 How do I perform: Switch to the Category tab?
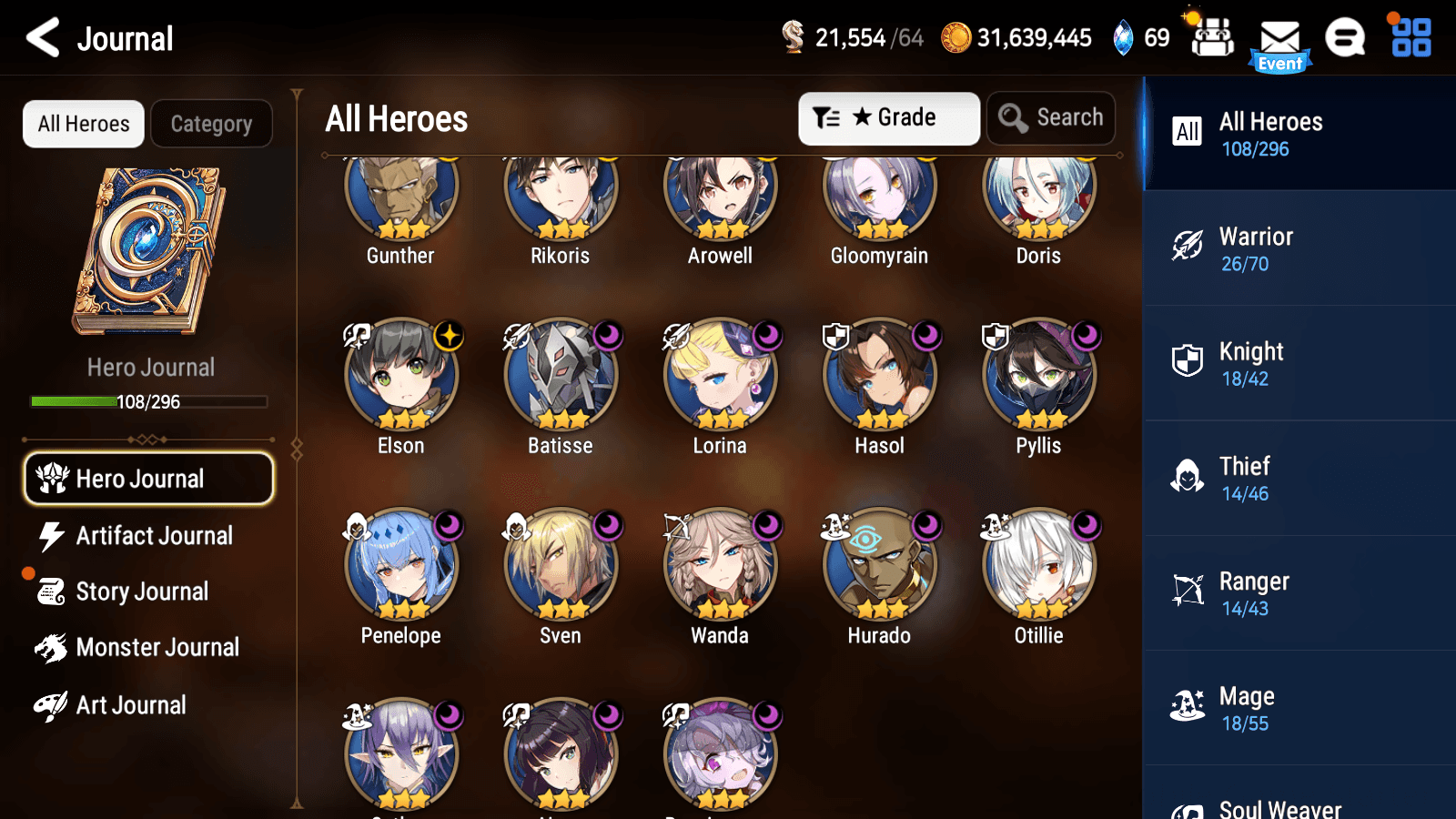click(212, 124)
